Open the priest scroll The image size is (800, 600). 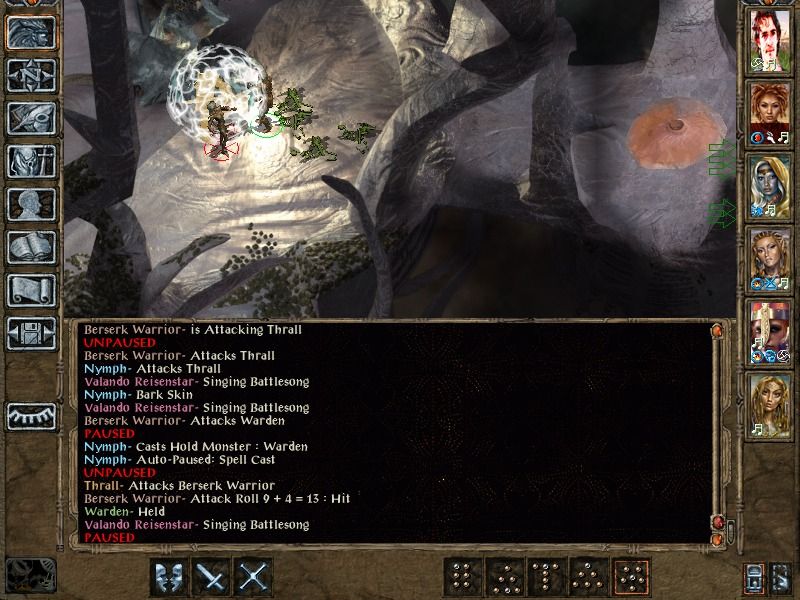[x=31, y=290]
